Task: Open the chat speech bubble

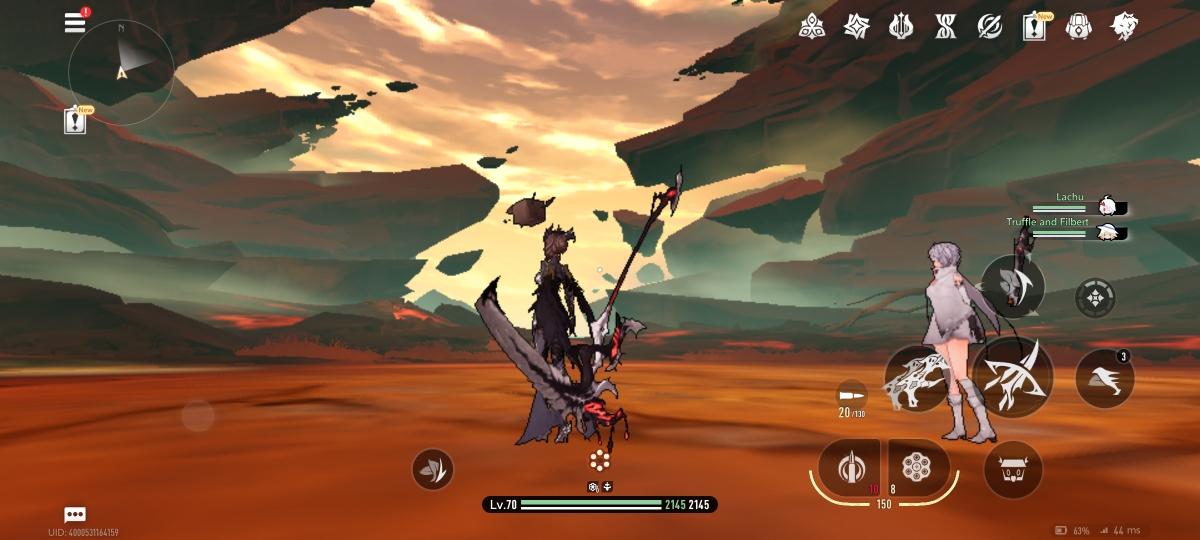Action: [75, 514]
